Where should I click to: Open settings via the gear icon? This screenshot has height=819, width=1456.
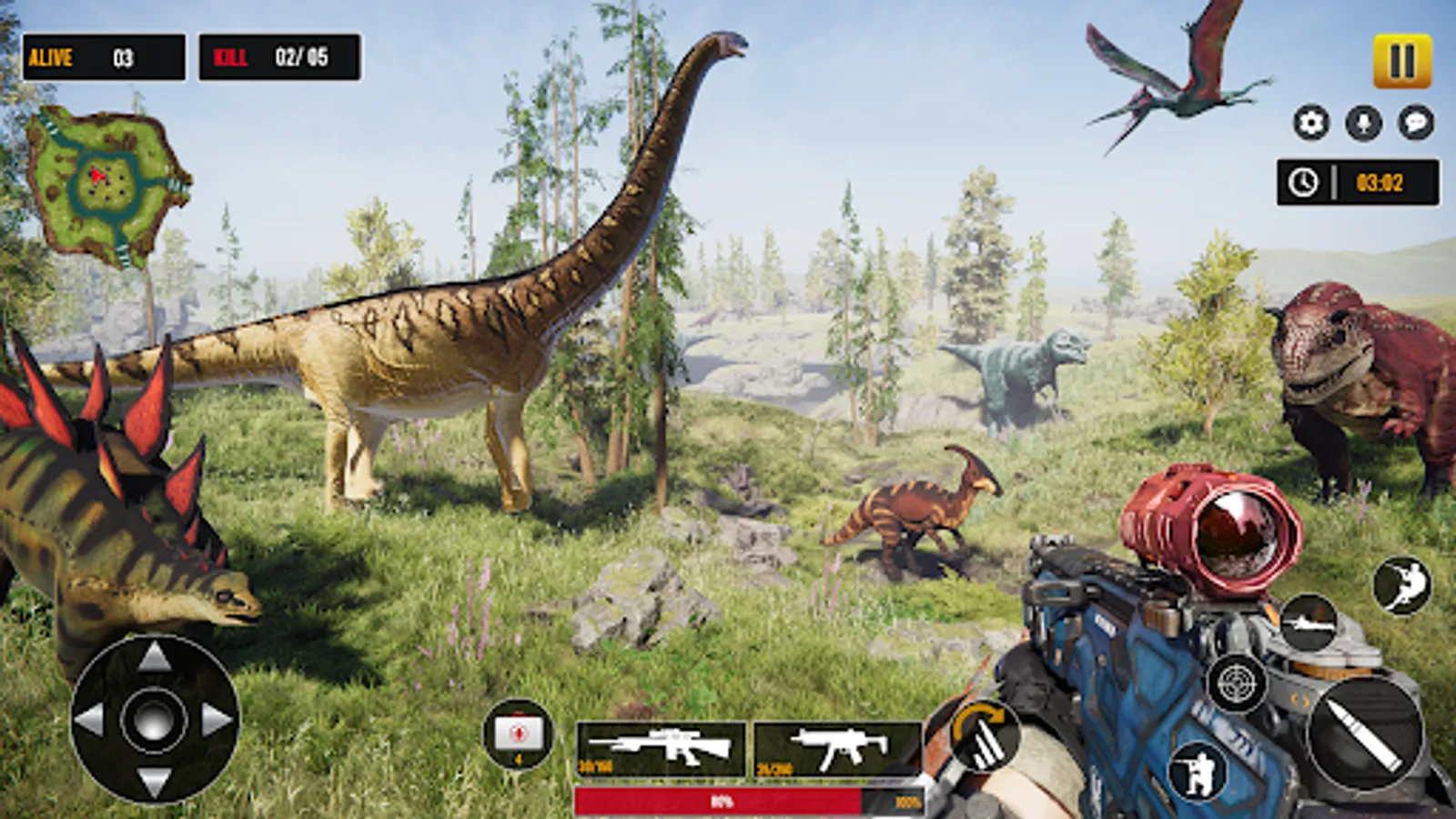[1311, 122]
